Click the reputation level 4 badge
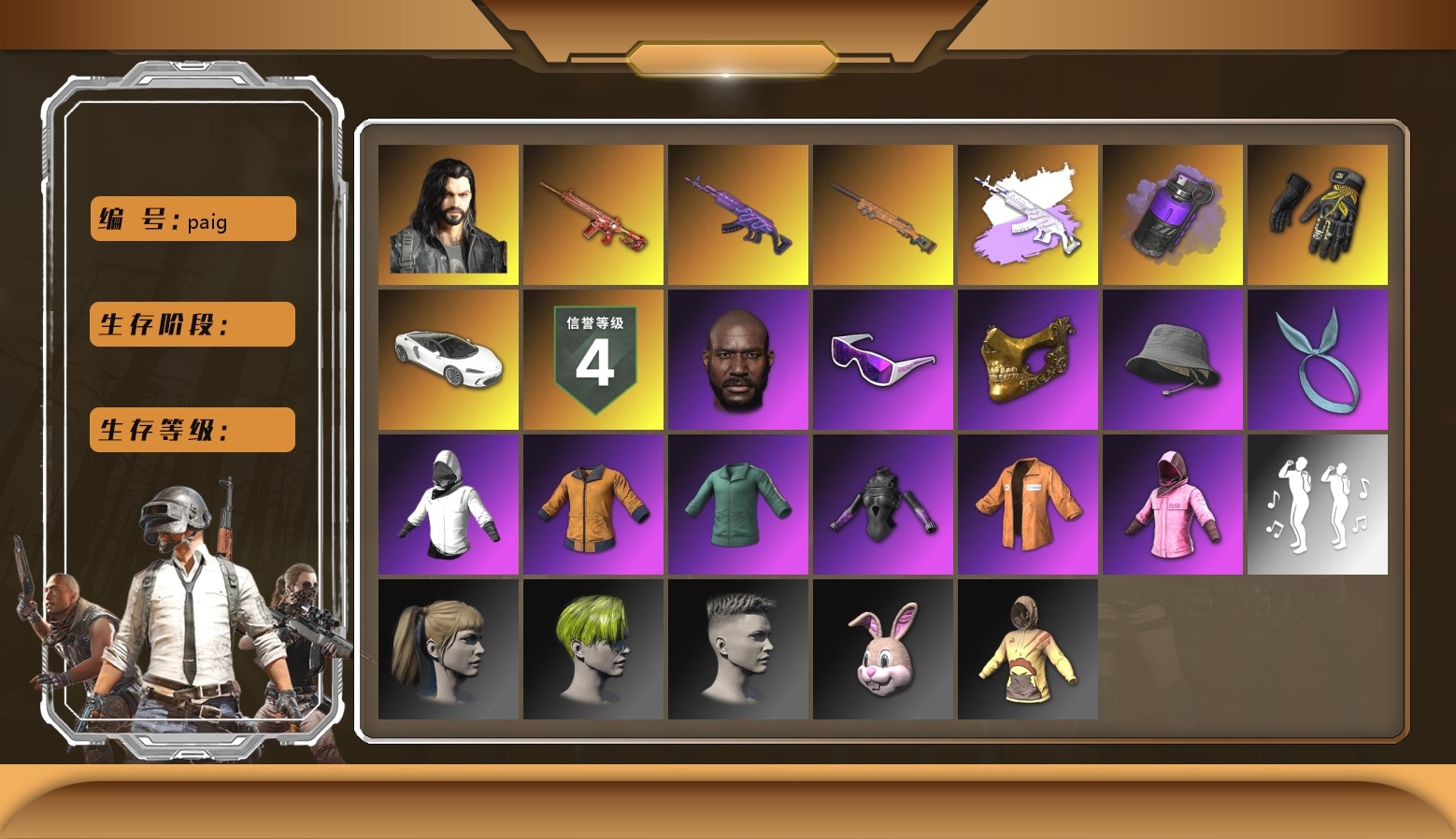This screenshot has width=1456, height=839. point(592,358)
